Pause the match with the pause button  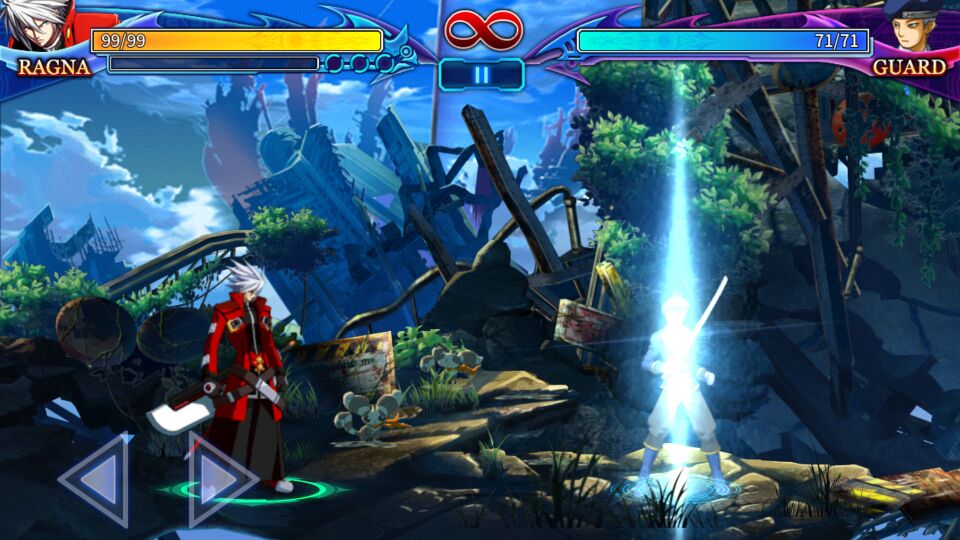click(481, 75)
